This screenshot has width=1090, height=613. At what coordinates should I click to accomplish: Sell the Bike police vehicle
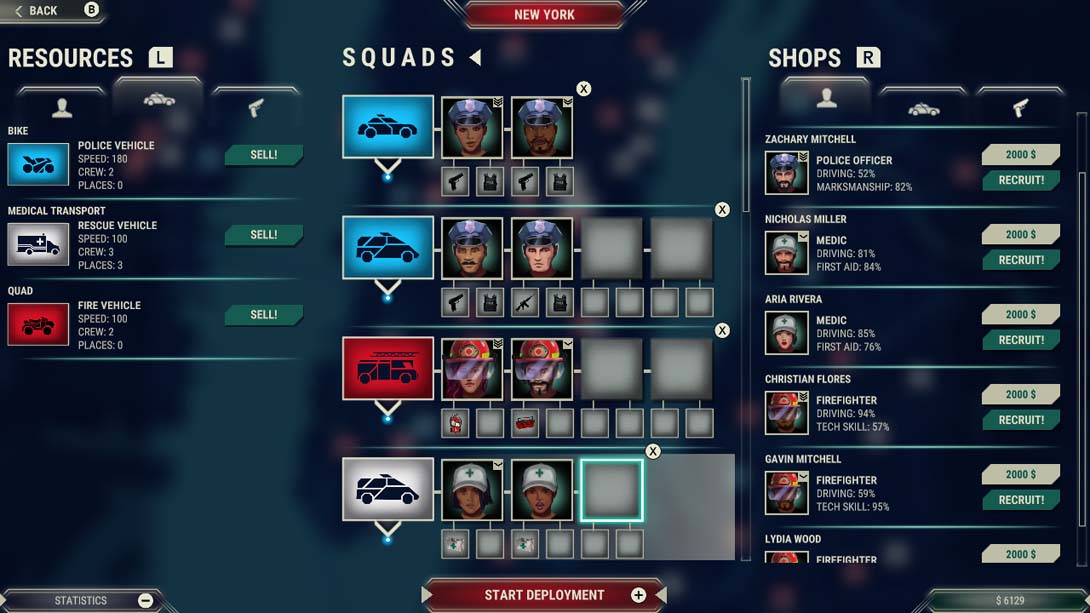(263, 155)
